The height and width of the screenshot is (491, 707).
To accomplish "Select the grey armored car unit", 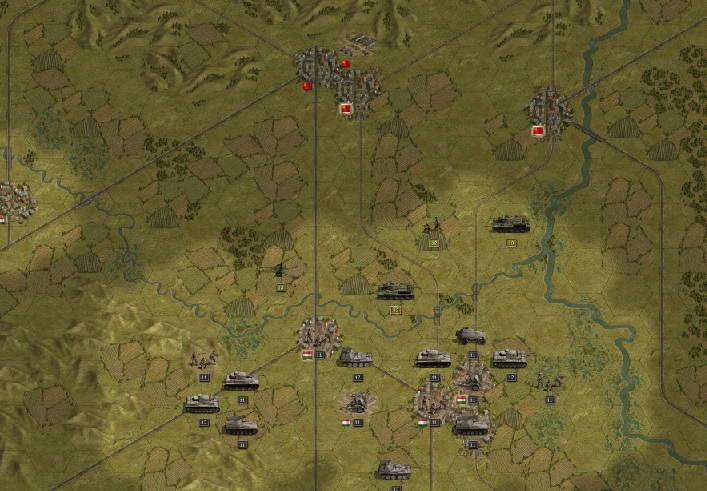I will [471, 336].
